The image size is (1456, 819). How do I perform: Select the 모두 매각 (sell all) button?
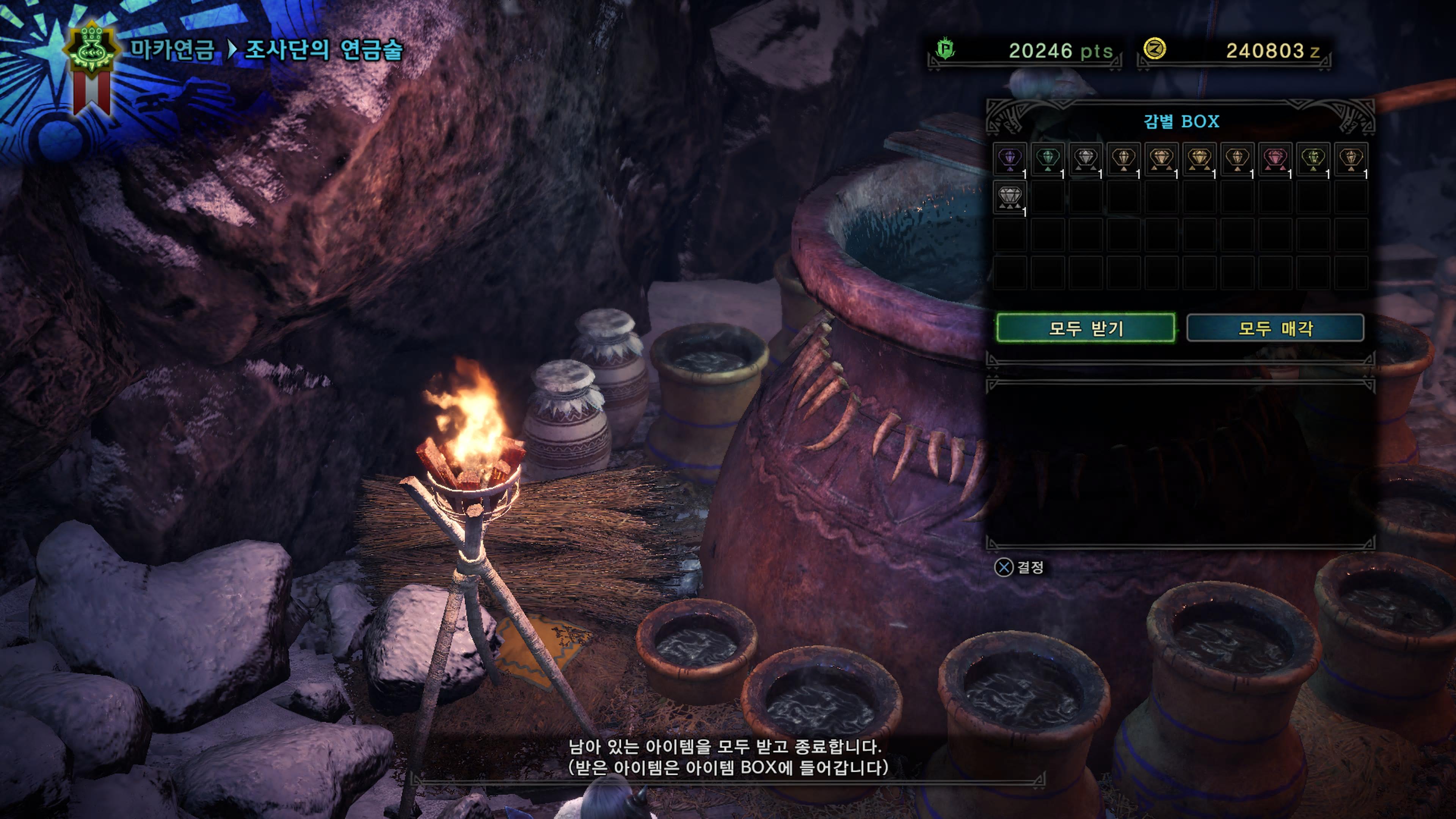click(x=1275, y=328)
